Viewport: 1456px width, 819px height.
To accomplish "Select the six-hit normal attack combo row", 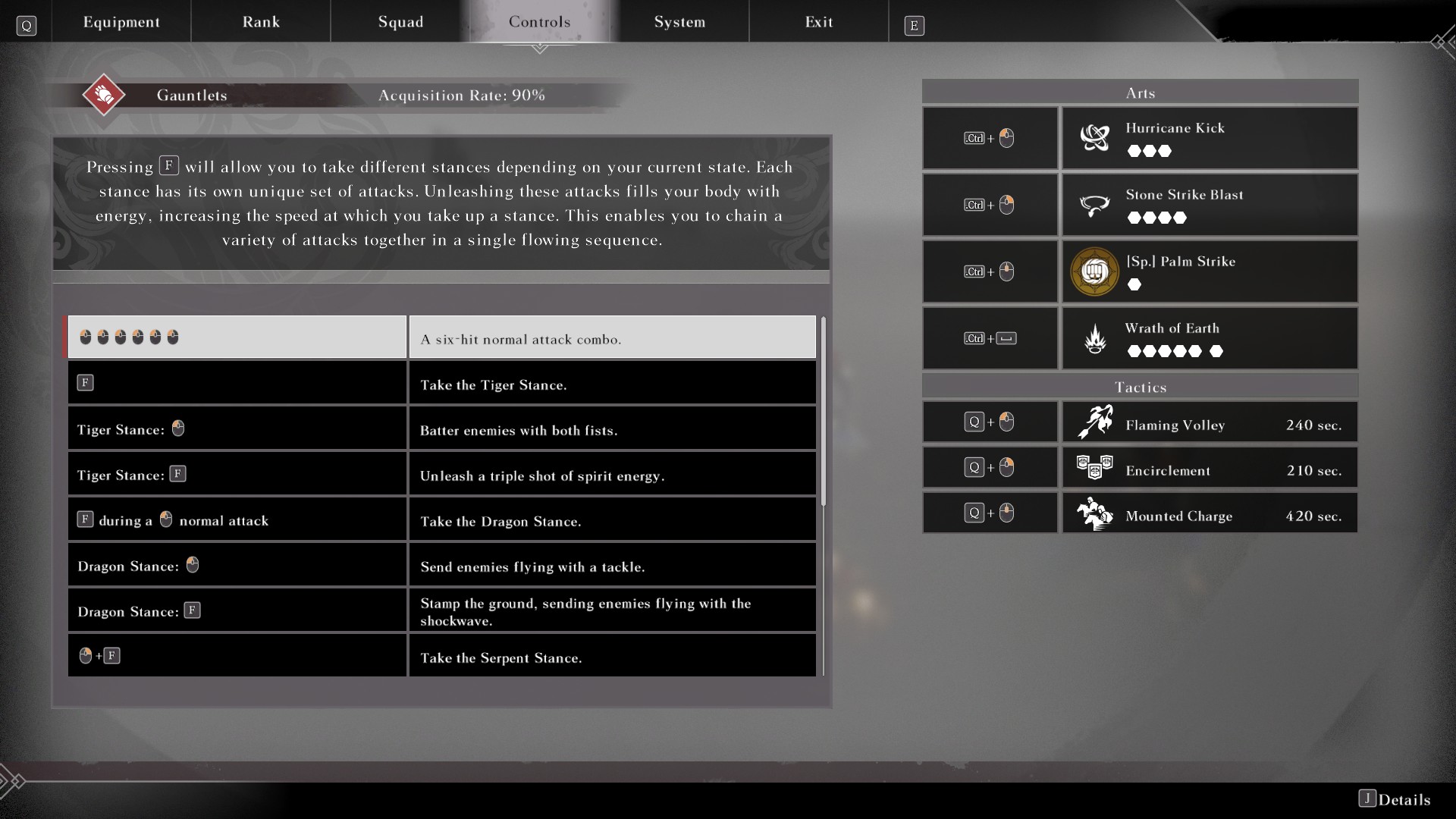I will click(441, 337).
